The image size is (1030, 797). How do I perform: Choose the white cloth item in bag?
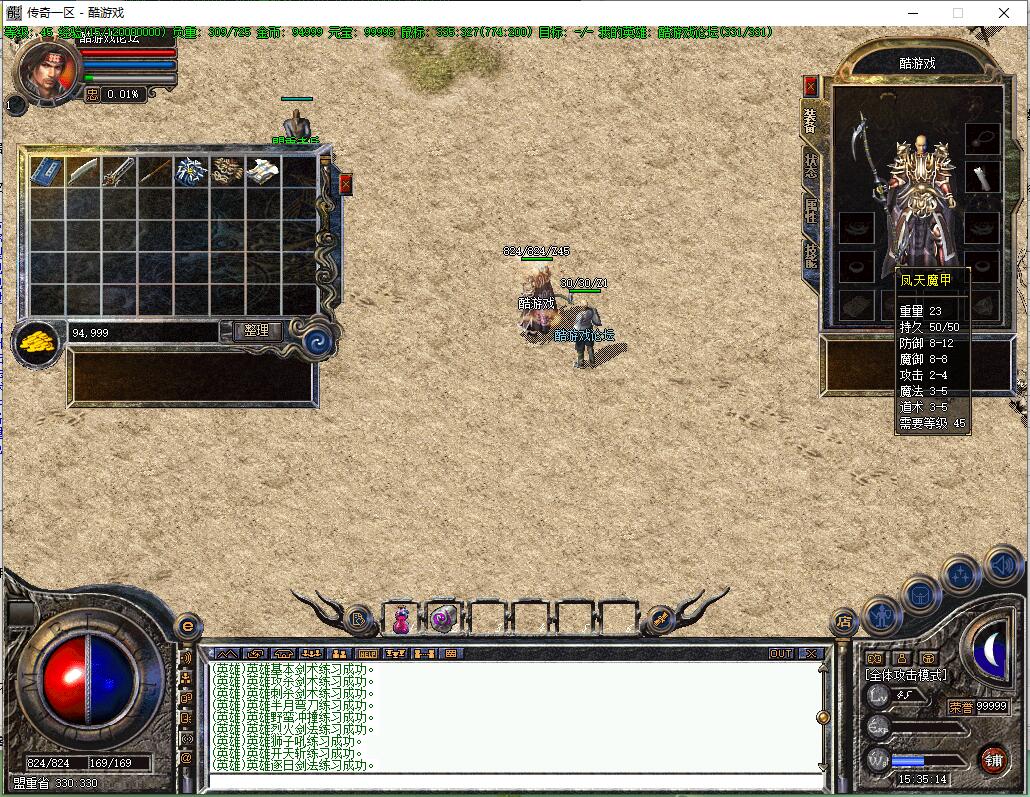263,171
